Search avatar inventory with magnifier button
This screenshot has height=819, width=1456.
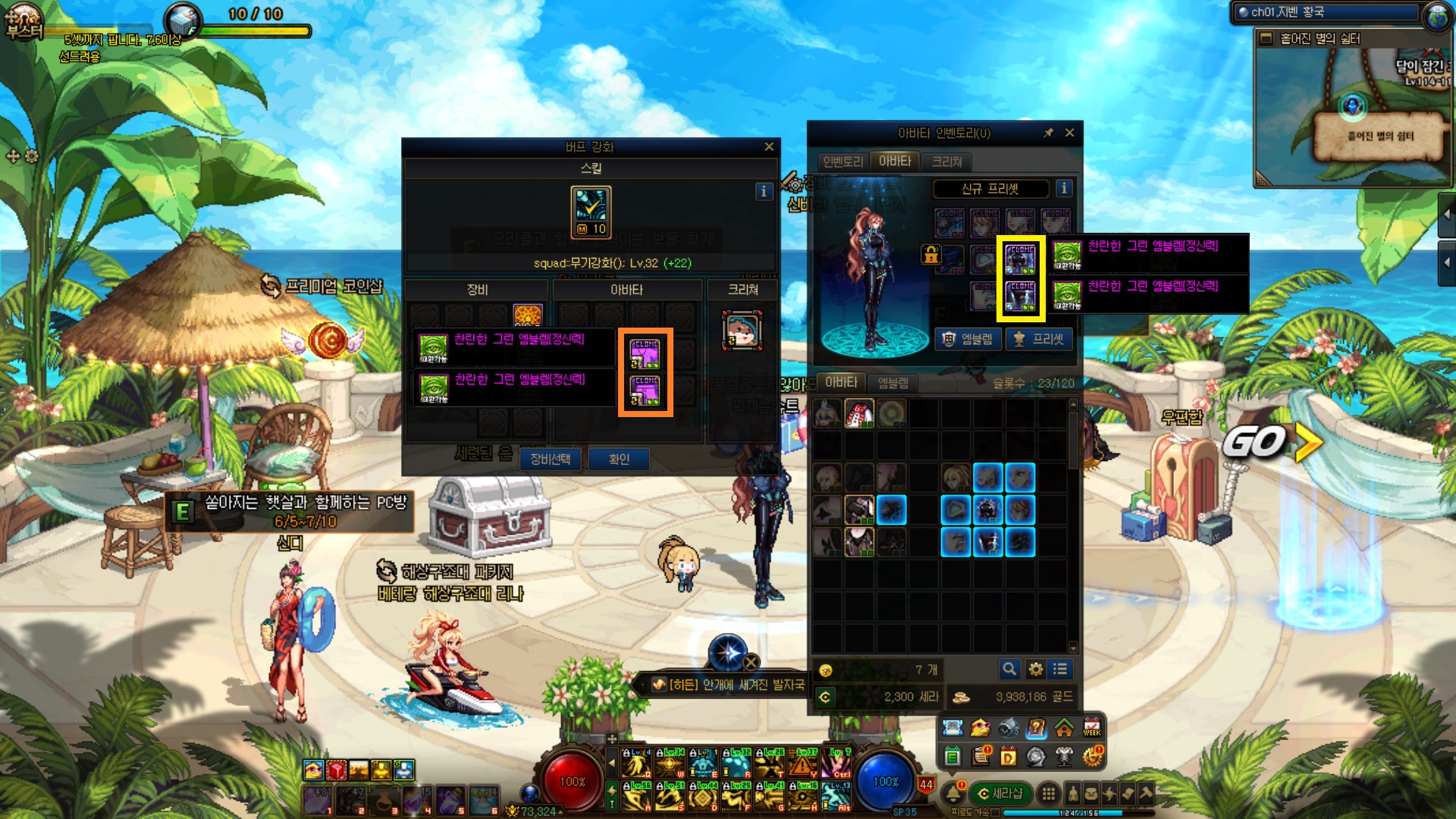point(1009,669)
